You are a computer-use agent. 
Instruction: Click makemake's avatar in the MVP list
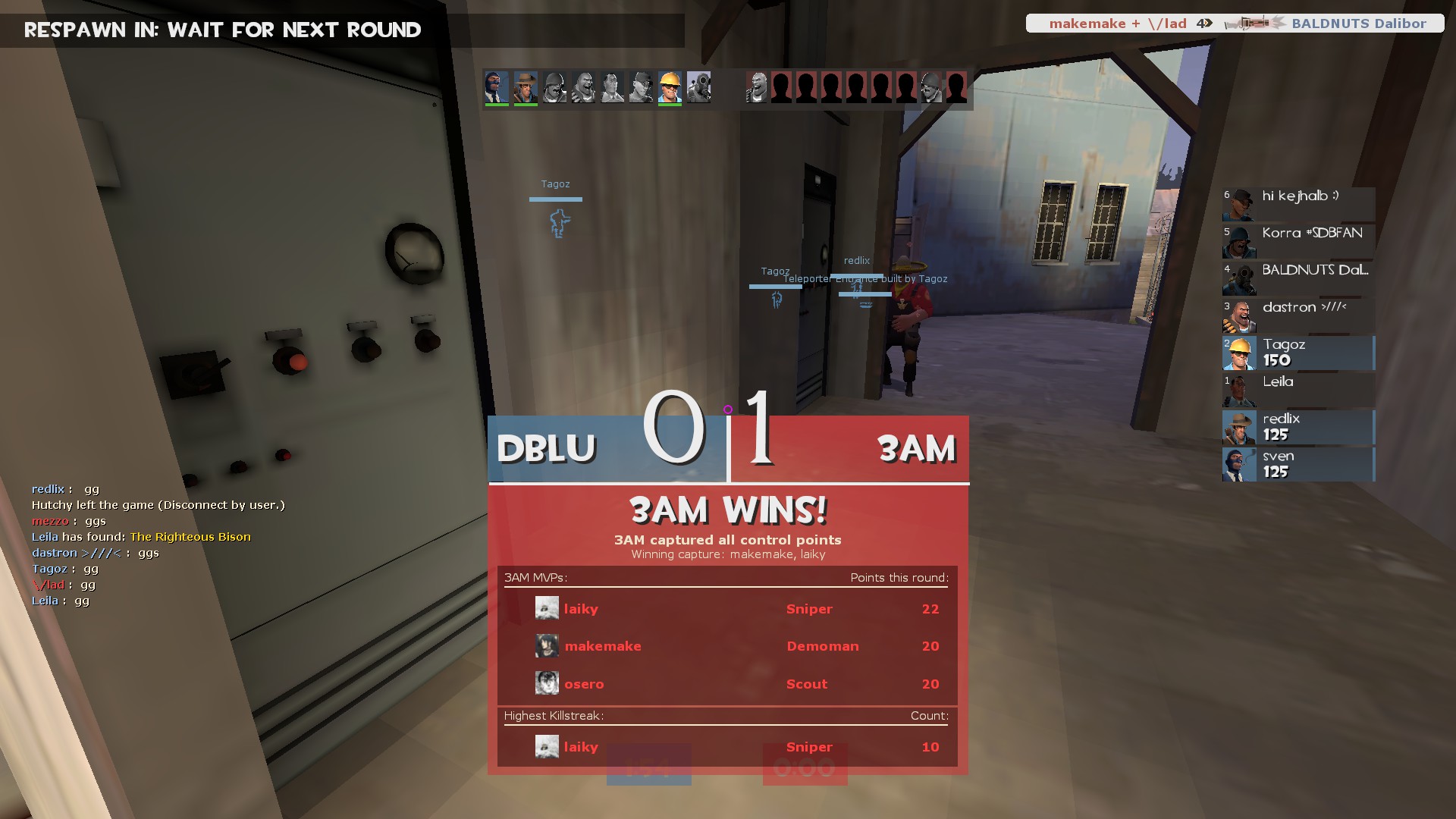pyautogui.click(x=547, y=646)
